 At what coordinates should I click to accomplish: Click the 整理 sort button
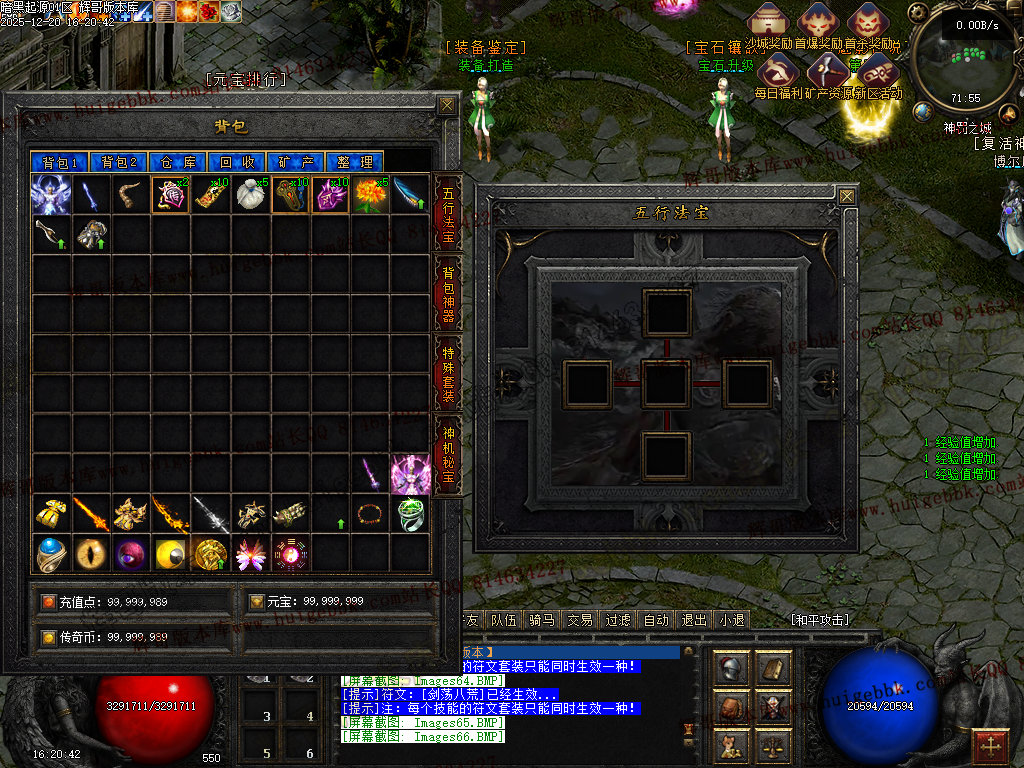(355, 162)
